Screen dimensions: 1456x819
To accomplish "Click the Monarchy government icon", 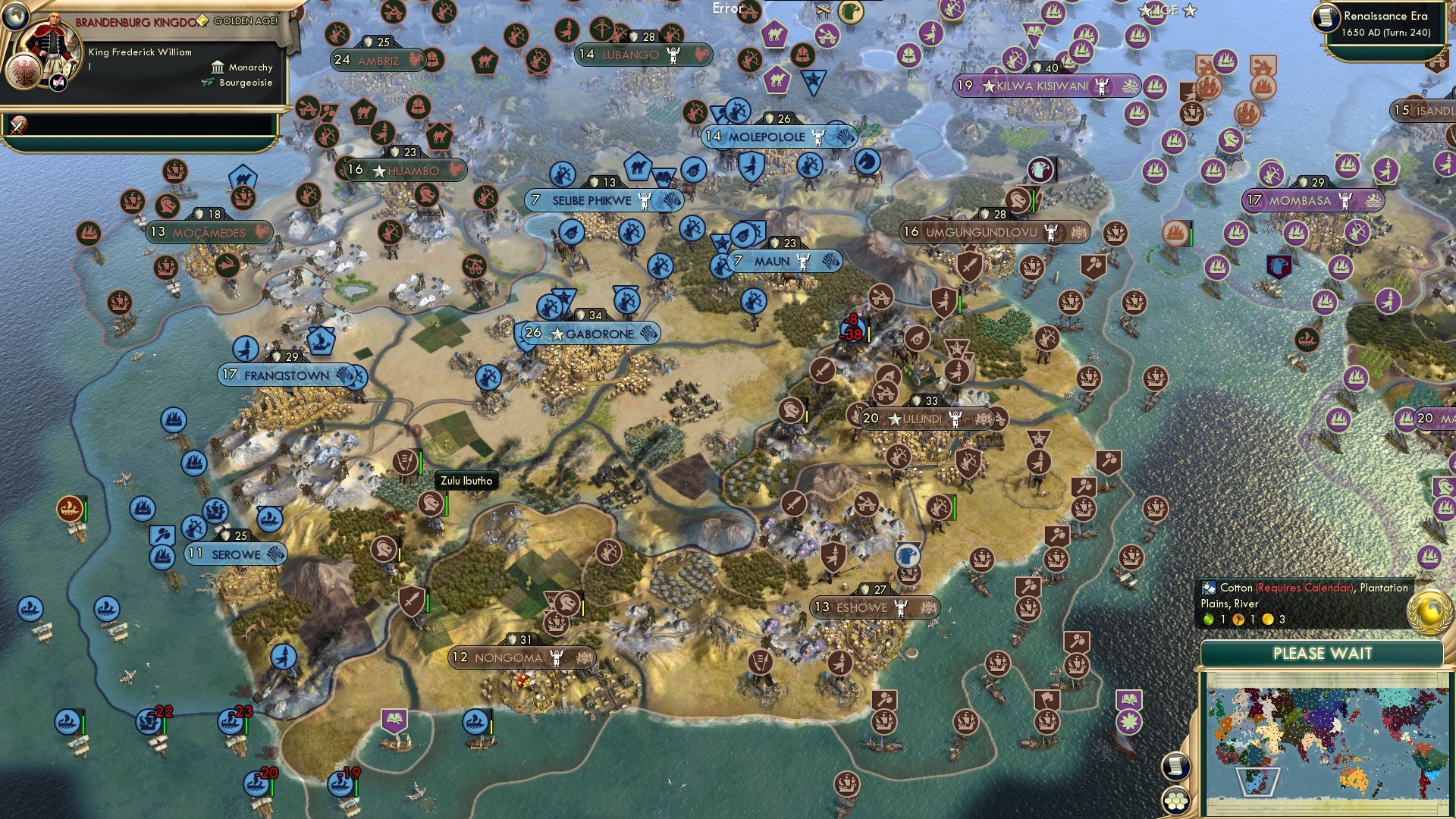I will pos(218,67).
